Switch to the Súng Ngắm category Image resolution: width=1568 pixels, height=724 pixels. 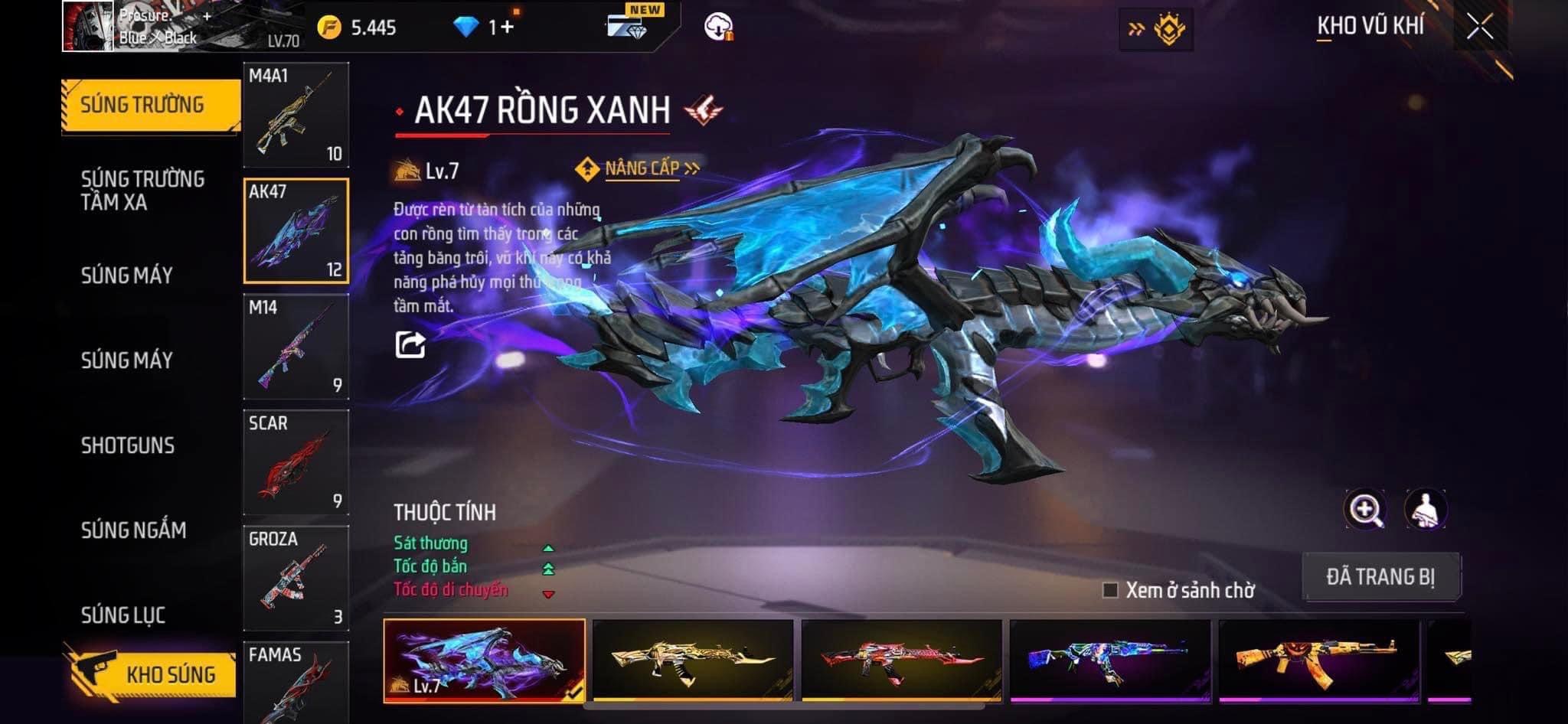(134, 530)
